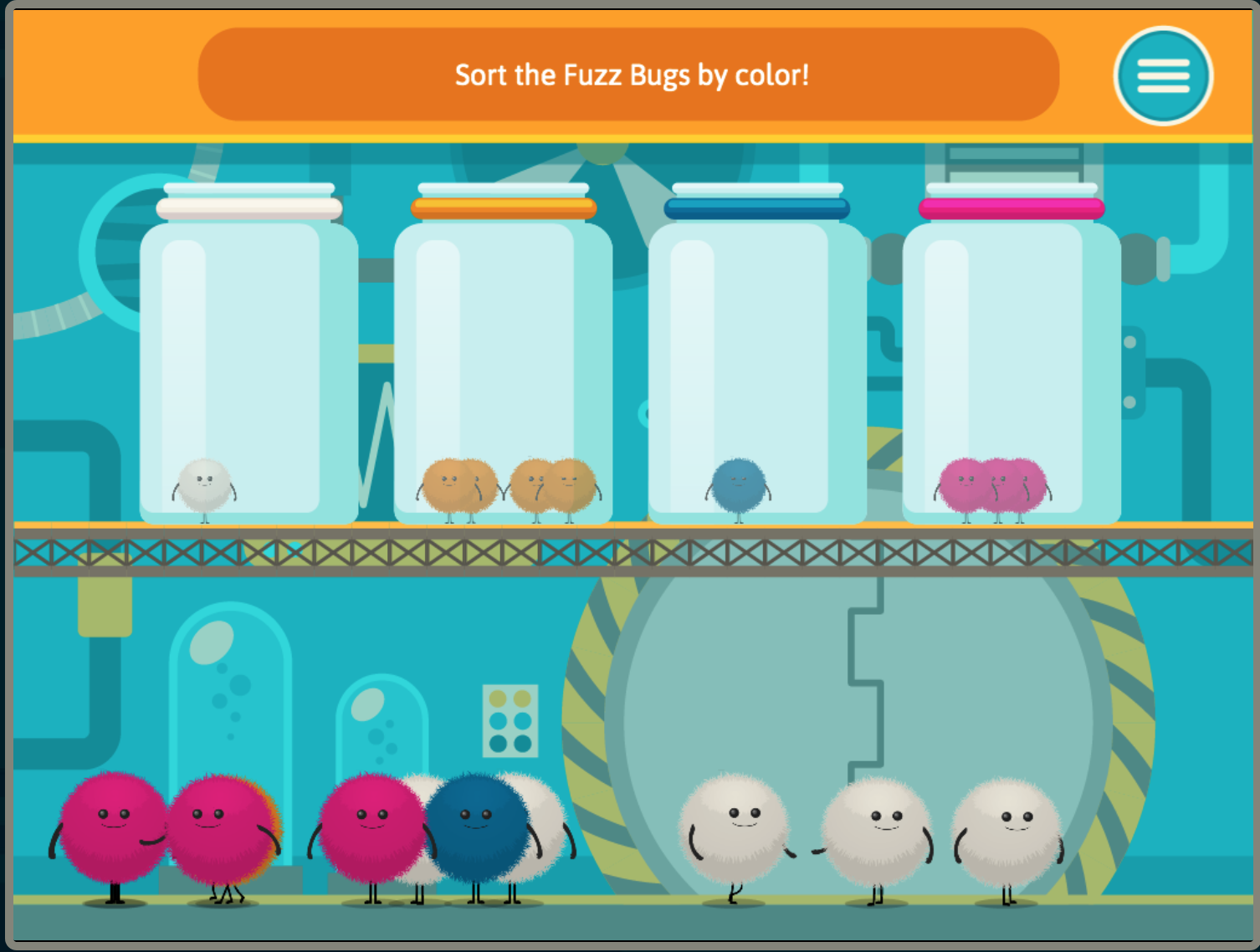Click the Sort the Fuzz Bugs banner
The height and width of the screenshot is (952, 1260).
629,74
